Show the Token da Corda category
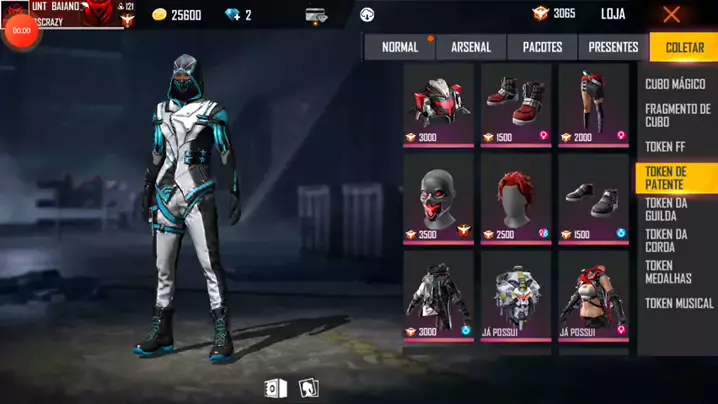 pyautogui.click(x=666, y=240)
